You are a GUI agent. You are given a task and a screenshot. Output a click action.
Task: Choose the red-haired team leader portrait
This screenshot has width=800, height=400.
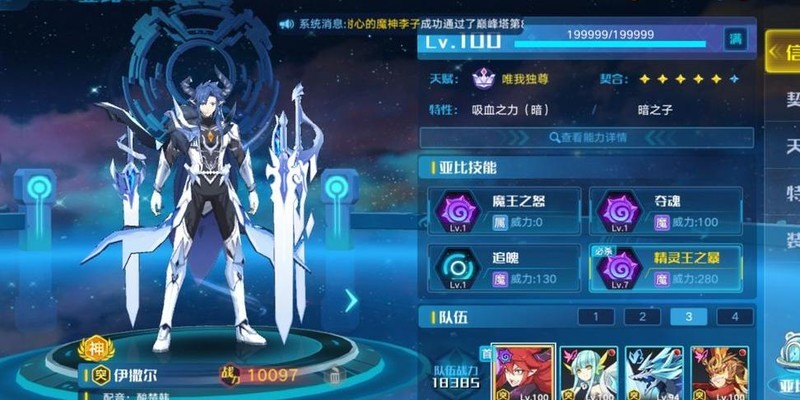pos(523,373)
